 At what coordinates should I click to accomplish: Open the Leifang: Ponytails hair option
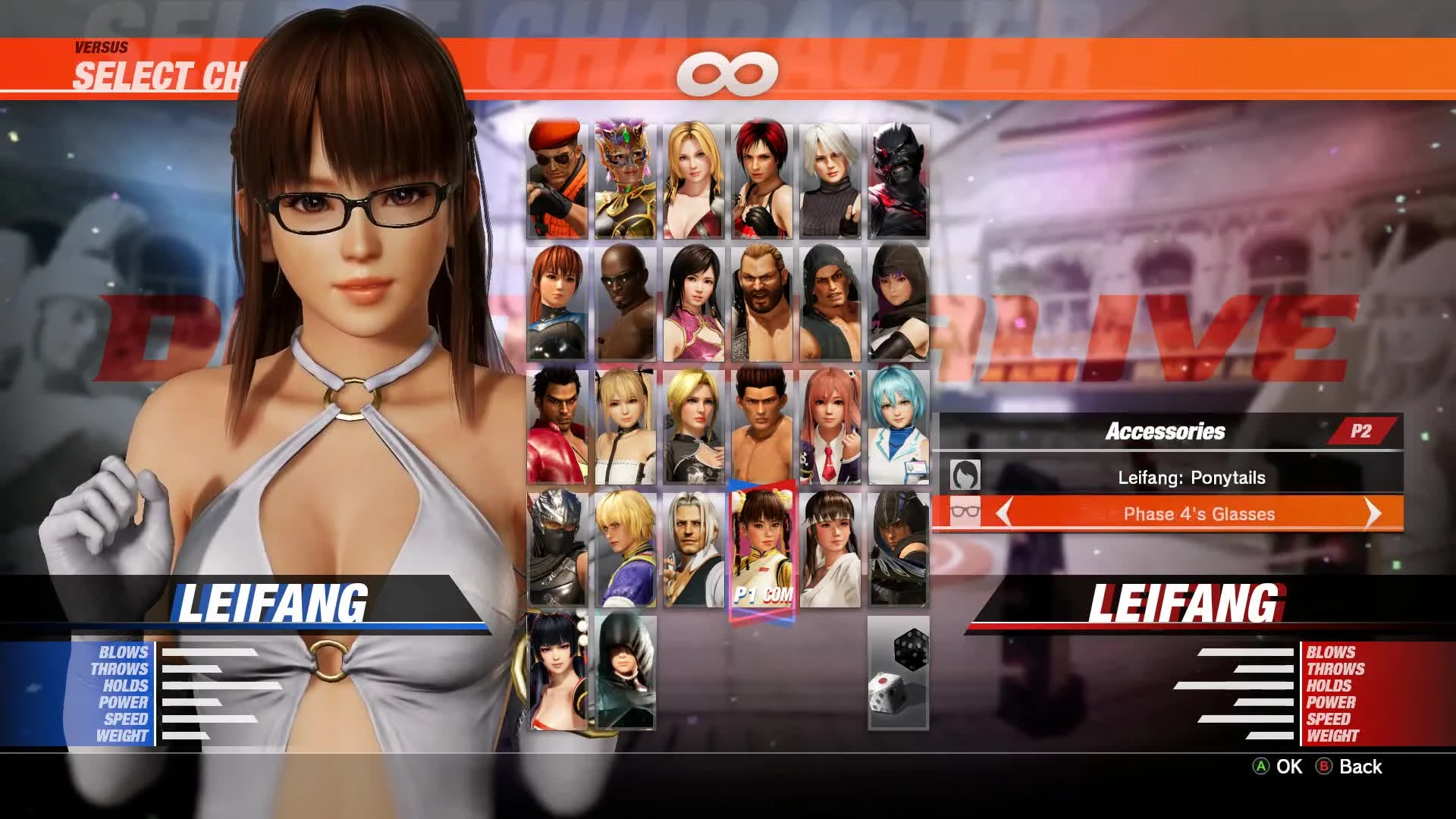point(1191,477)
